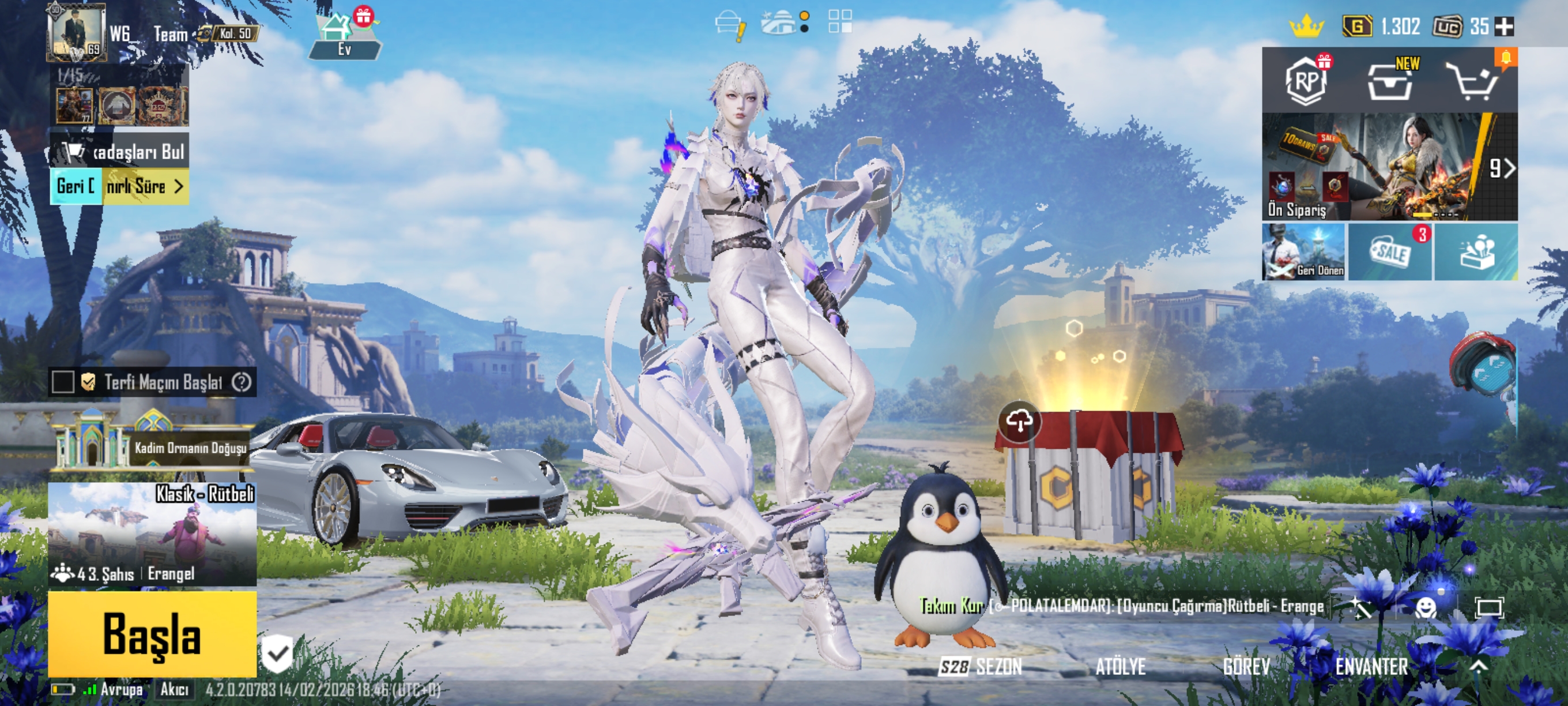Screen dimensions: 1568x706
Task: Add UC with the plus button
Action: click(1504, 26)
